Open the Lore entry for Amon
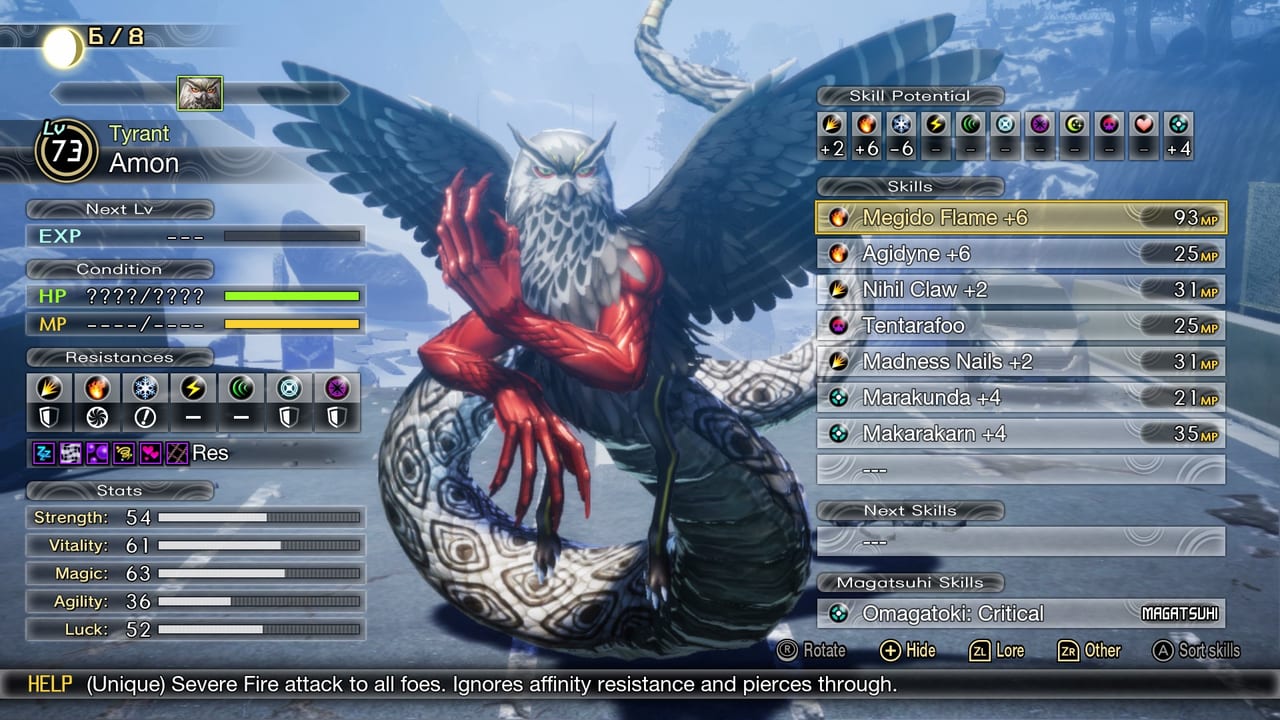 click(x=996, y=651)
